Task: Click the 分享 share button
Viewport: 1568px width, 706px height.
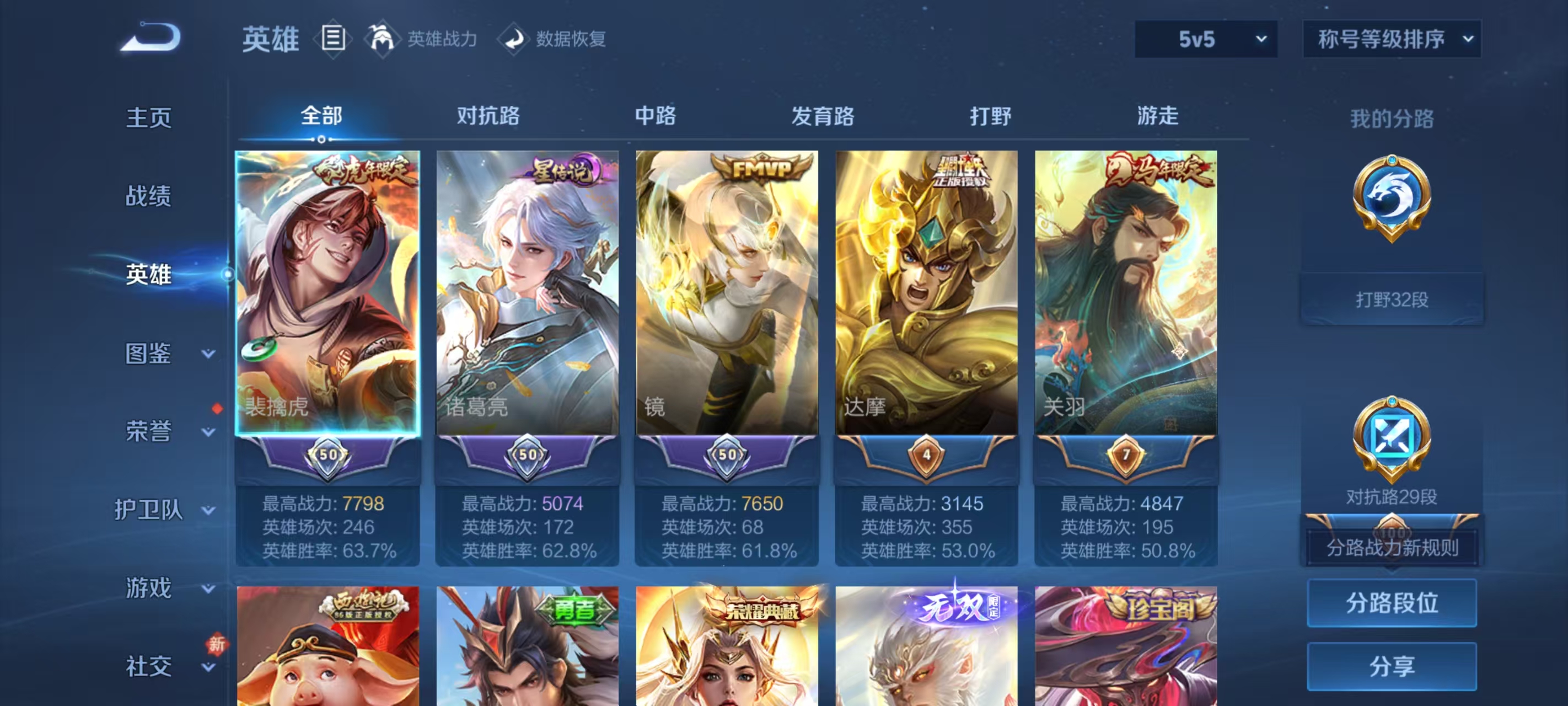Action: coord(1393,666)
